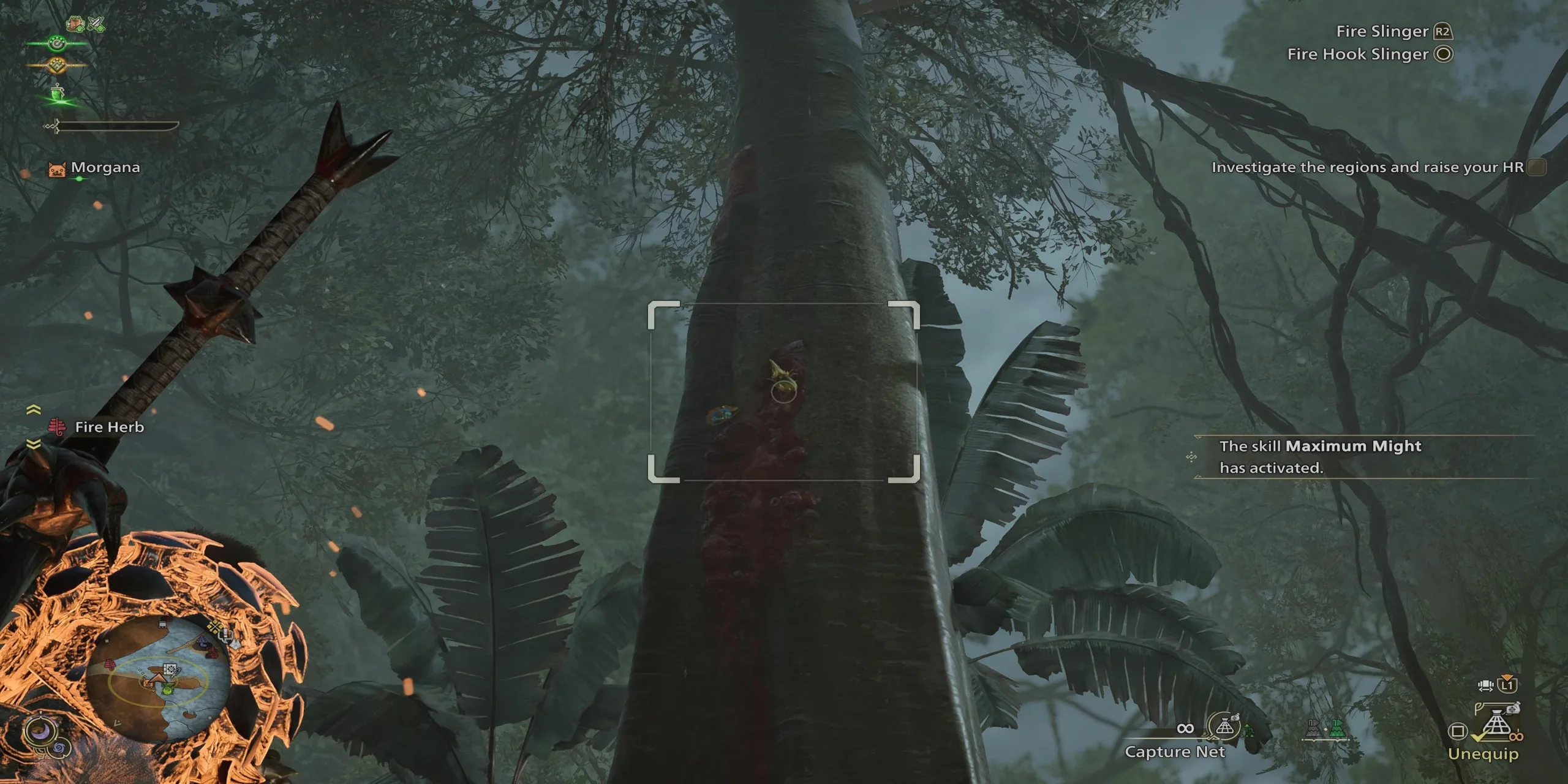Select the Fire Hook Slinger circle prompt

tap(1390, 54)
